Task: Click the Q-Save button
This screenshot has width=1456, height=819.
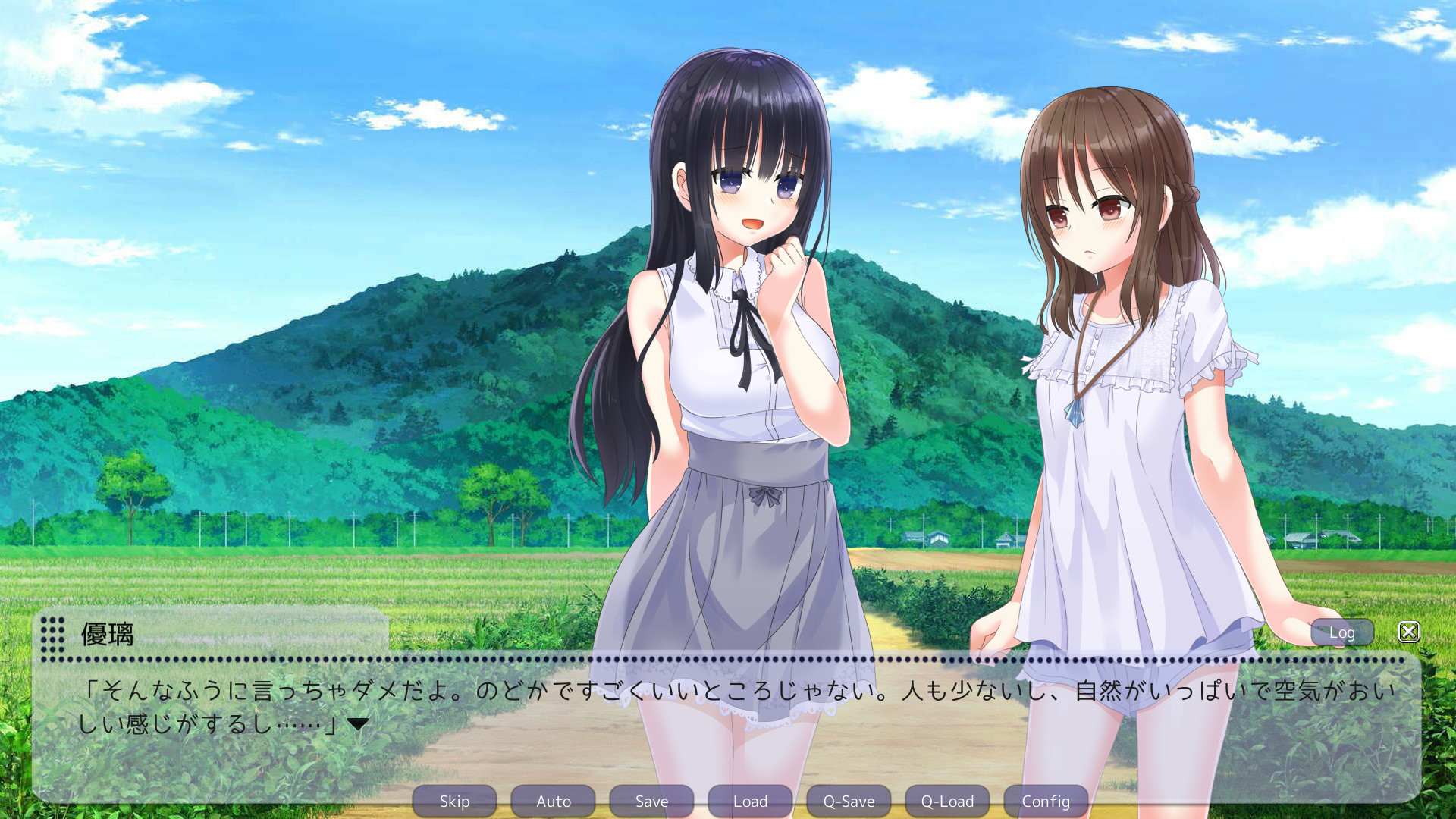Action: 849,801
